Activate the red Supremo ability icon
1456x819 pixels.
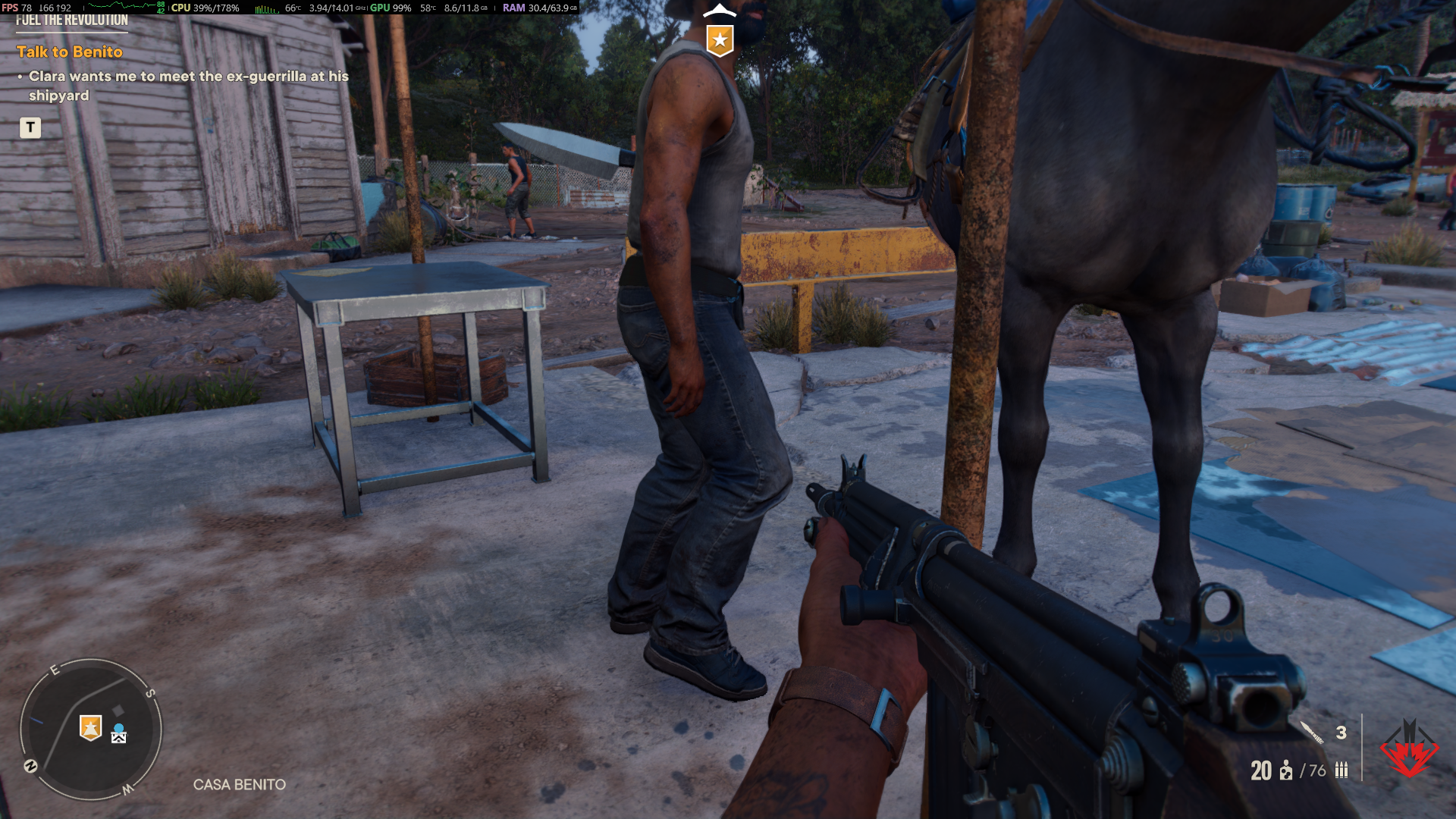point(1408,749)
